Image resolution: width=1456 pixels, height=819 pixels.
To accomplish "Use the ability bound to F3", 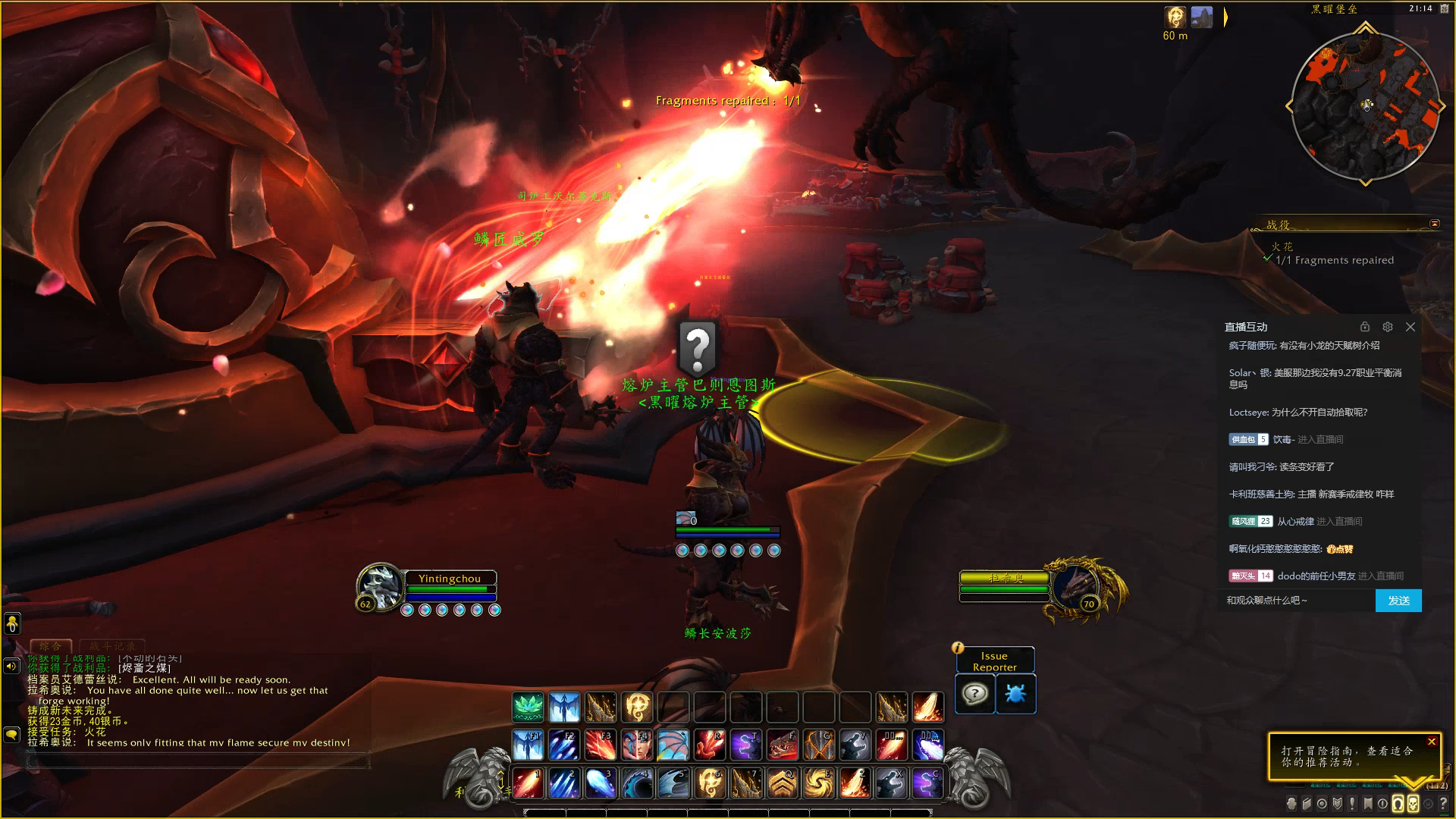I will [601, 745].
